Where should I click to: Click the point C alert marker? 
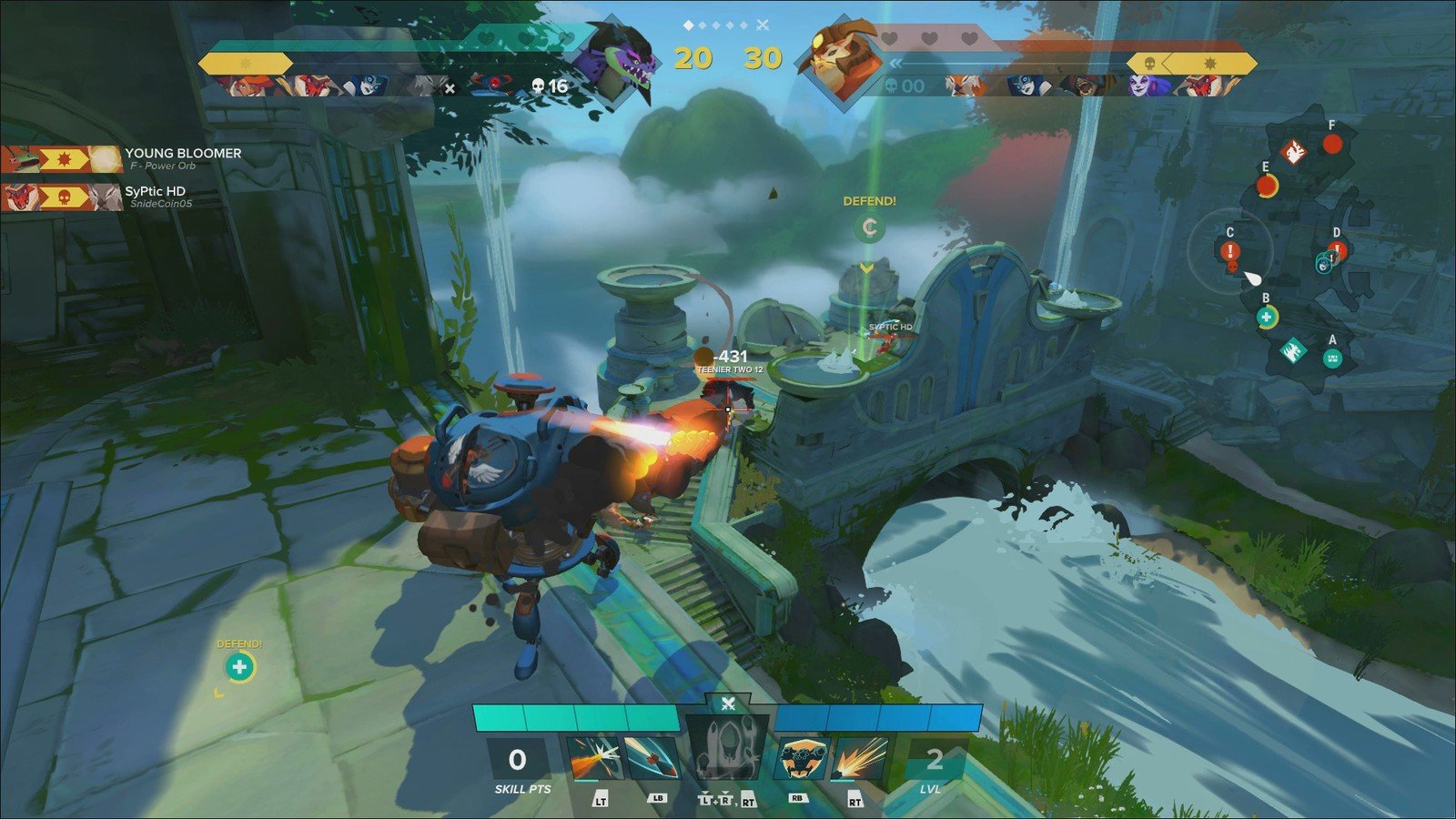(x=1230, y=251)
